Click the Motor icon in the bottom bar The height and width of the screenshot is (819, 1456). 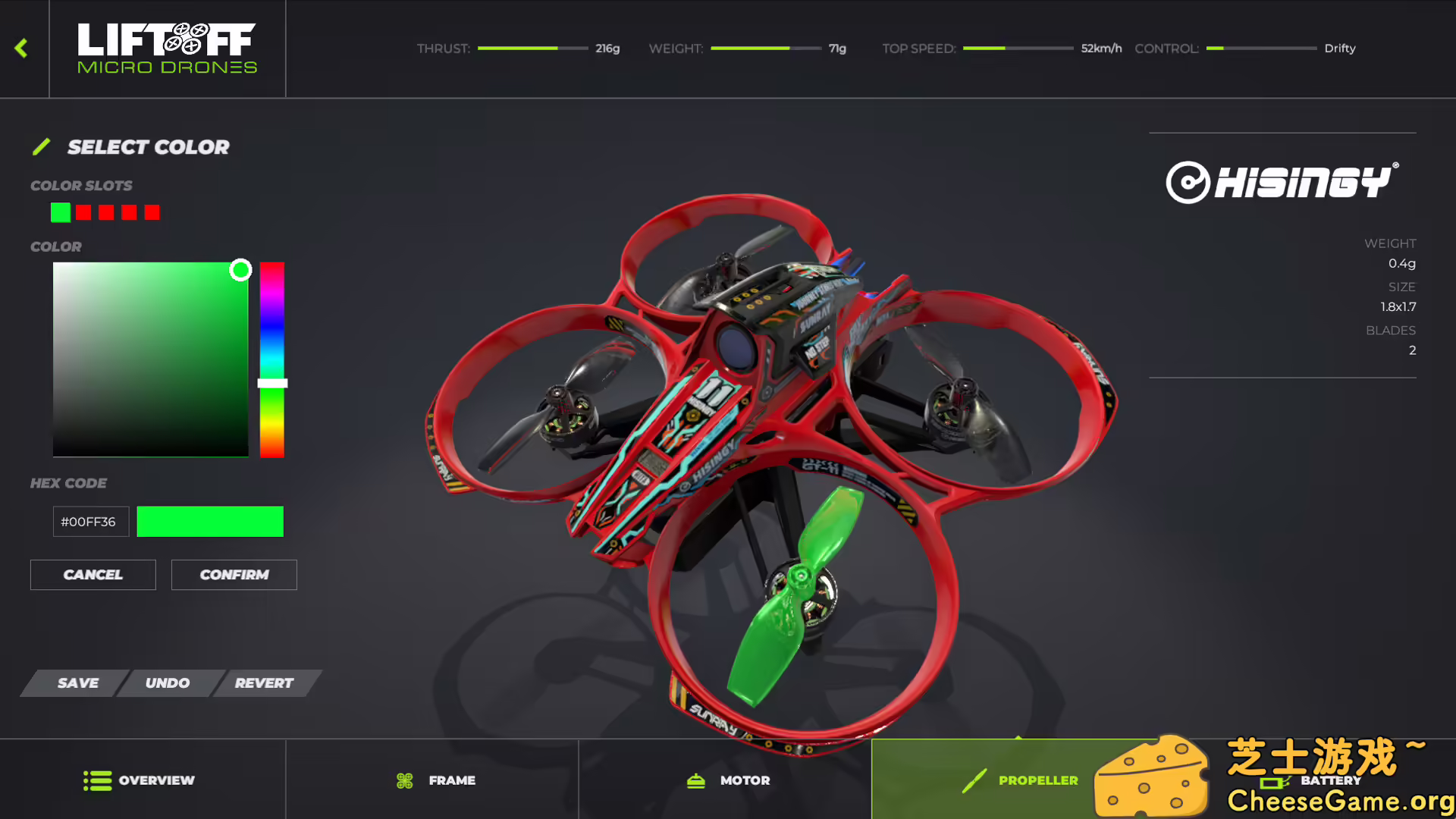(695, 780)
